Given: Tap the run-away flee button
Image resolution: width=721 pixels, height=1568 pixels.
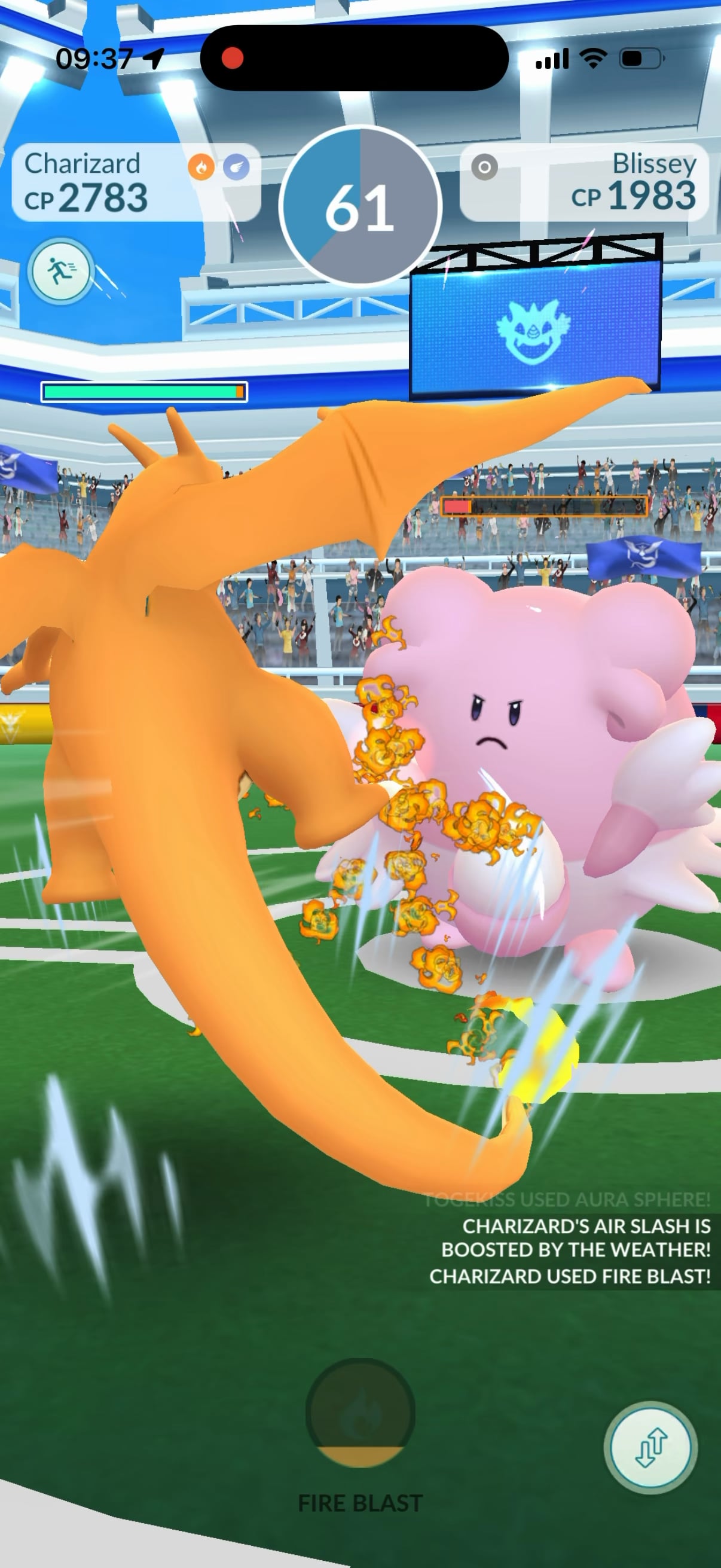Looking at the screenshot, I should 60,271.
